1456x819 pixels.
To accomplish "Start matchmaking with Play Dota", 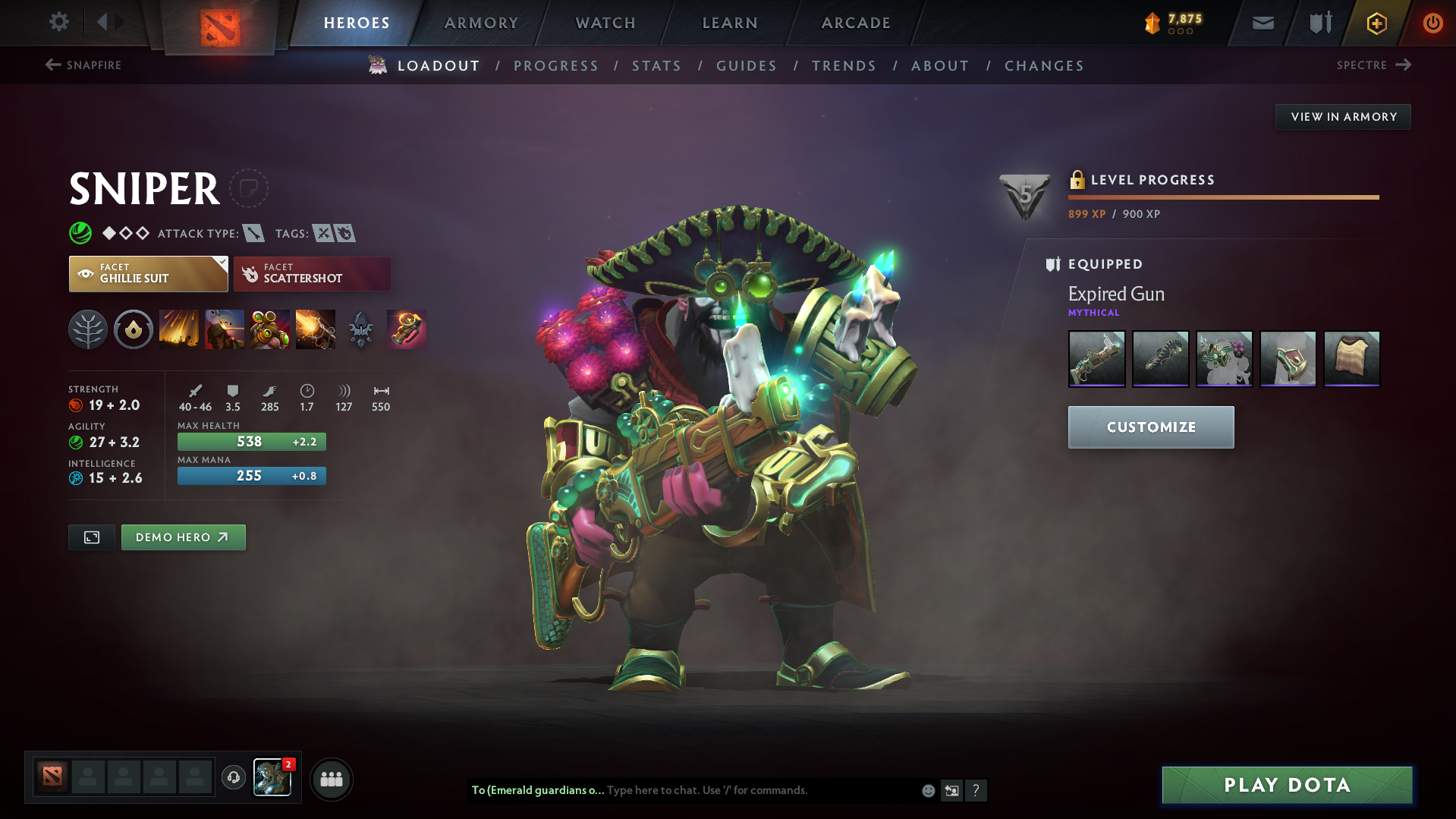I will [1287, 785].
